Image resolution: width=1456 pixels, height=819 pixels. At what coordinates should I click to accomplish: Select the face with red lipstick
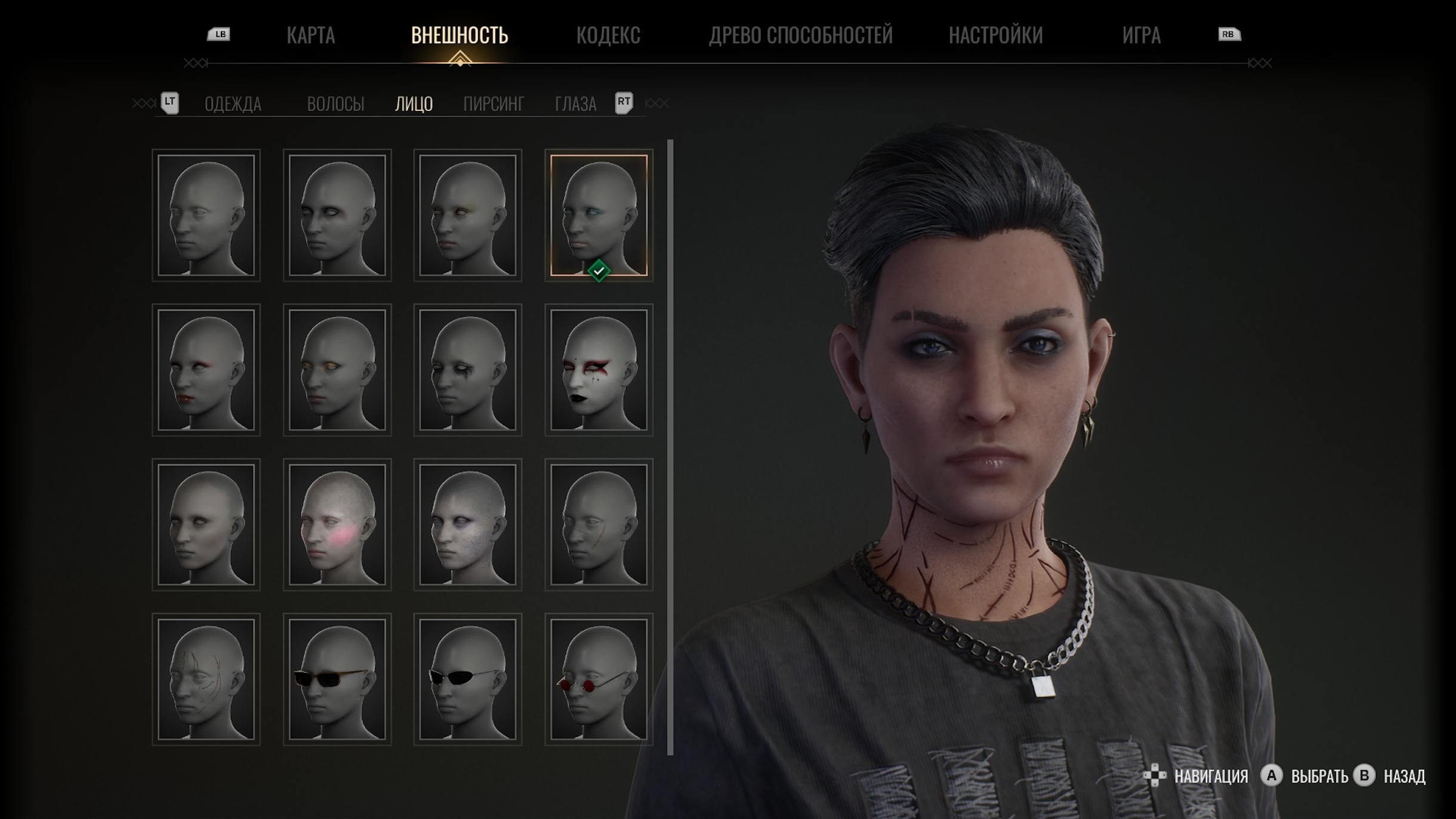206,370
